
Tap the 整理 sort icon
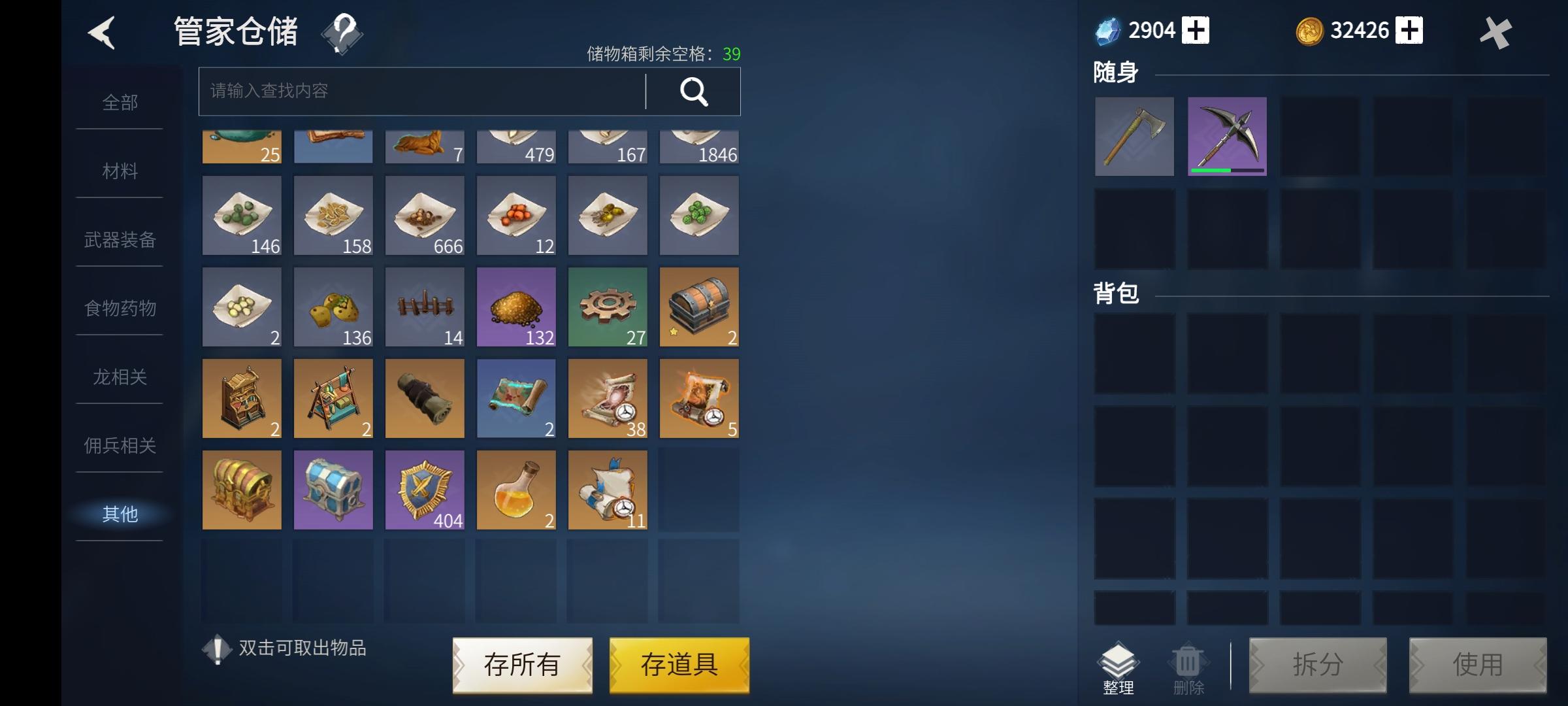click(1119, 664)
